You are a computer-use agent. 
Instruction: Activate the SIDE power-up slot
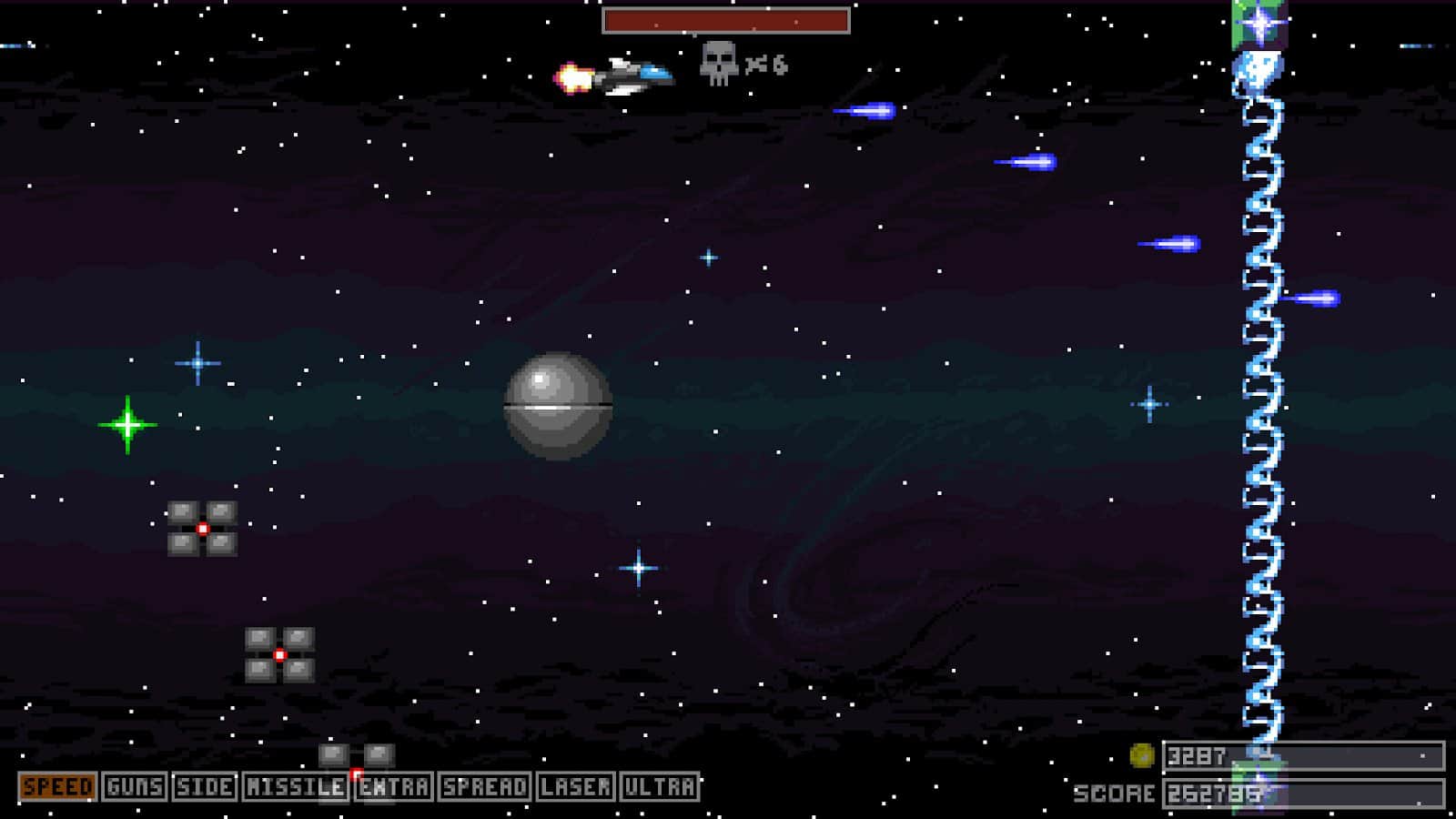204,786
